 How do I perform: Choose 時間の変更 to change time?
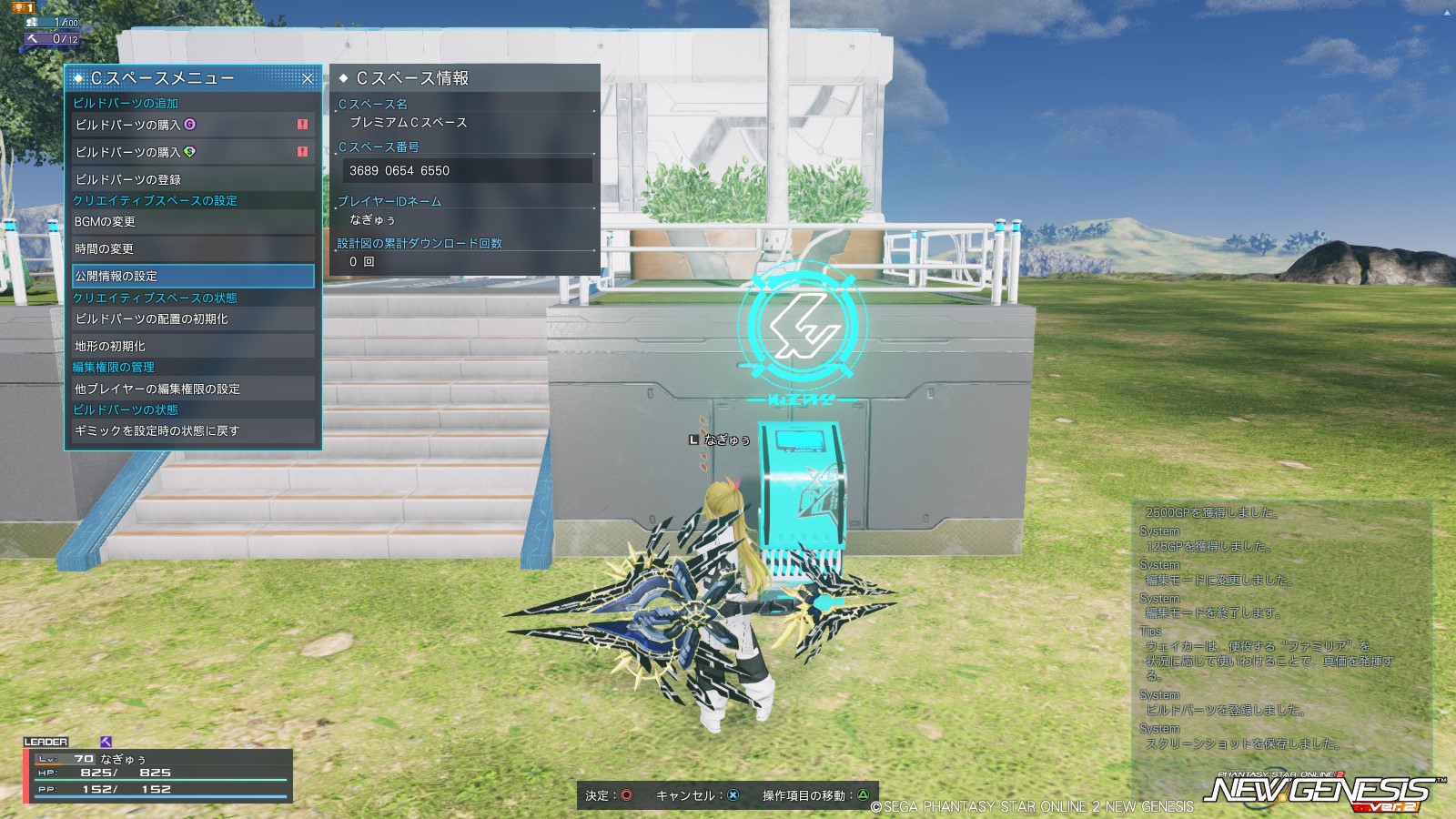tap(191, 248)
